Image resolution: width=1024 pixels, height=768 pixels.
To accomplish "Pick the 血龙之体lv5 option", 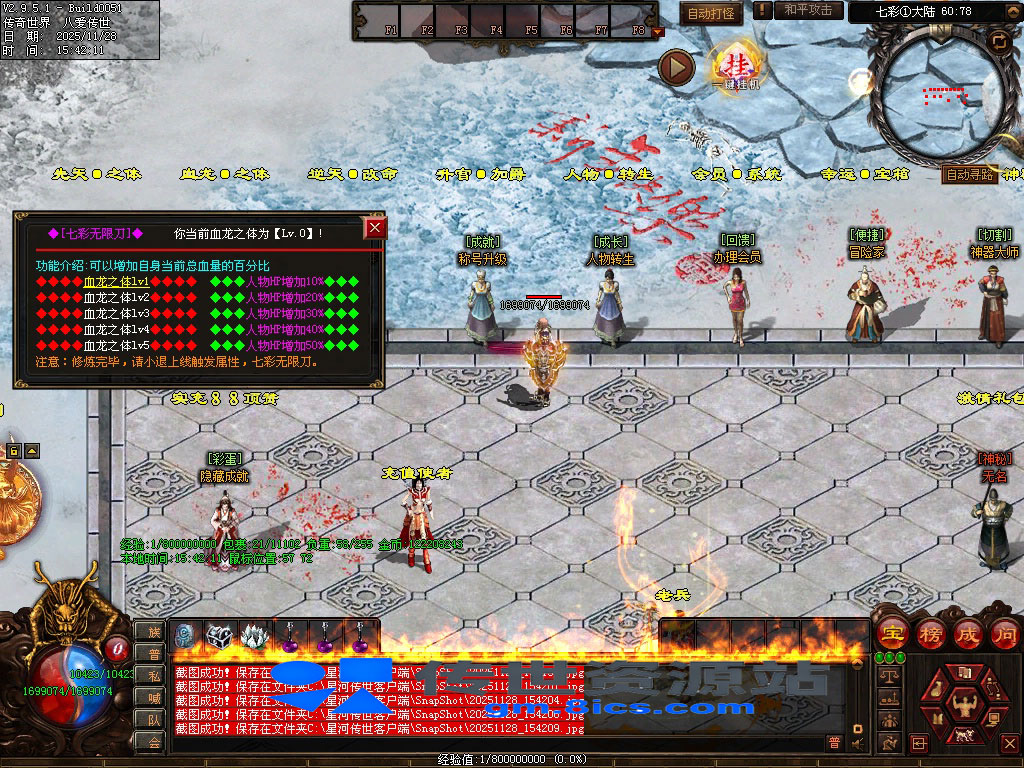I will (x=116, y=345).
